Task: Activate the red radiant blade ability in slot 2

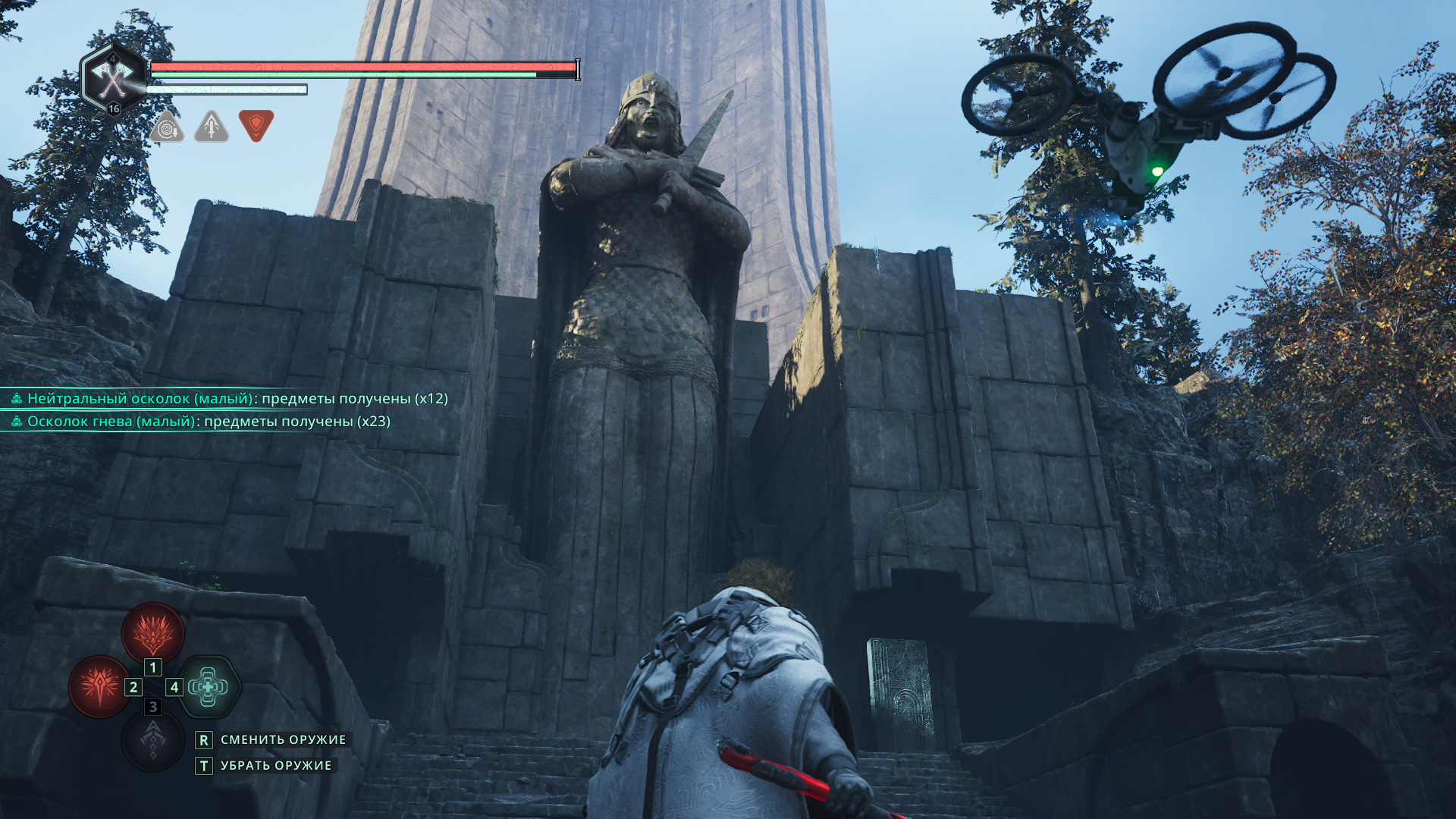Action: pos(99,686)
